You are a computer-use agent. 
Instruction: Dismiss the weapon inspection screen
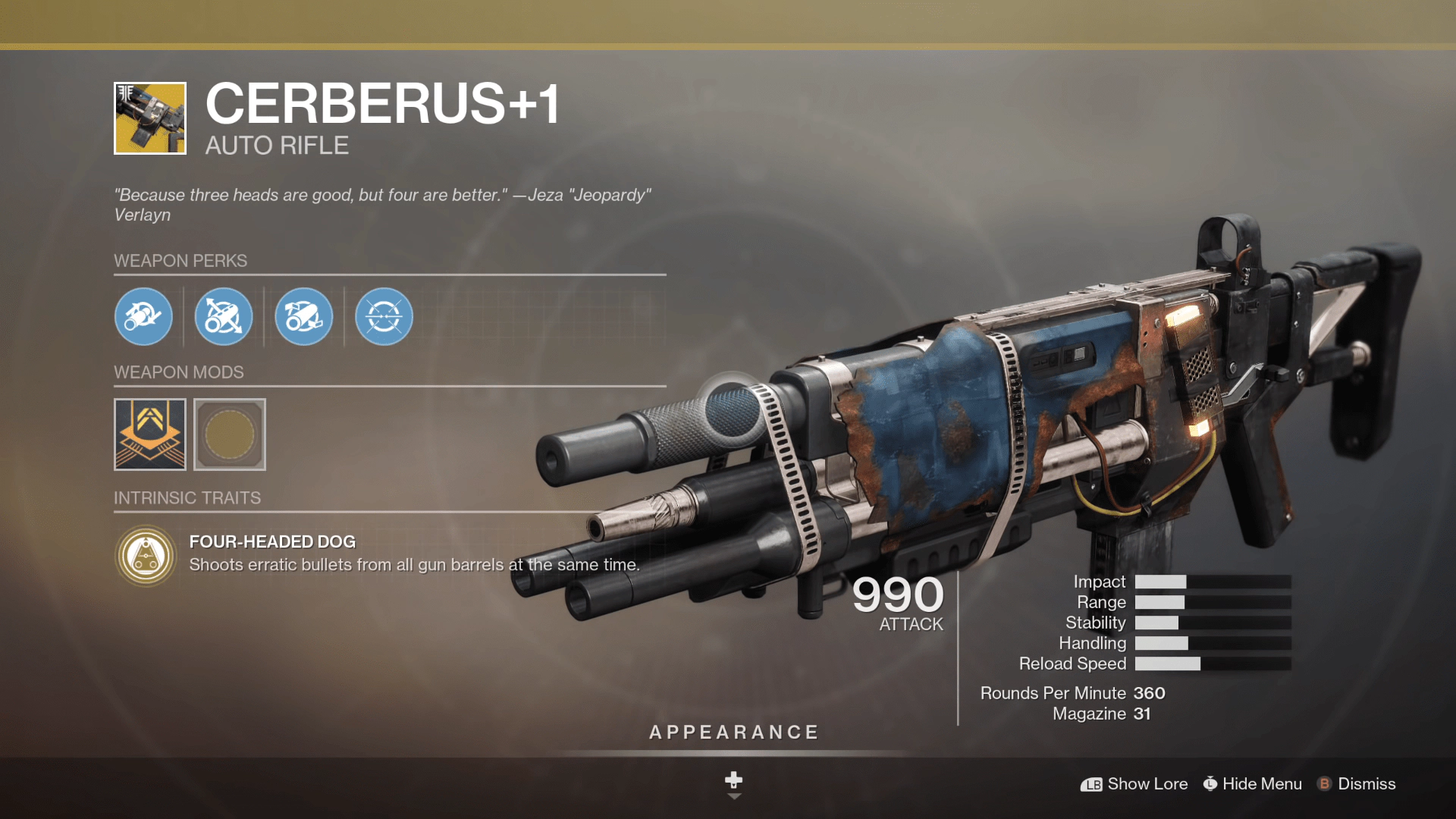1357,784
